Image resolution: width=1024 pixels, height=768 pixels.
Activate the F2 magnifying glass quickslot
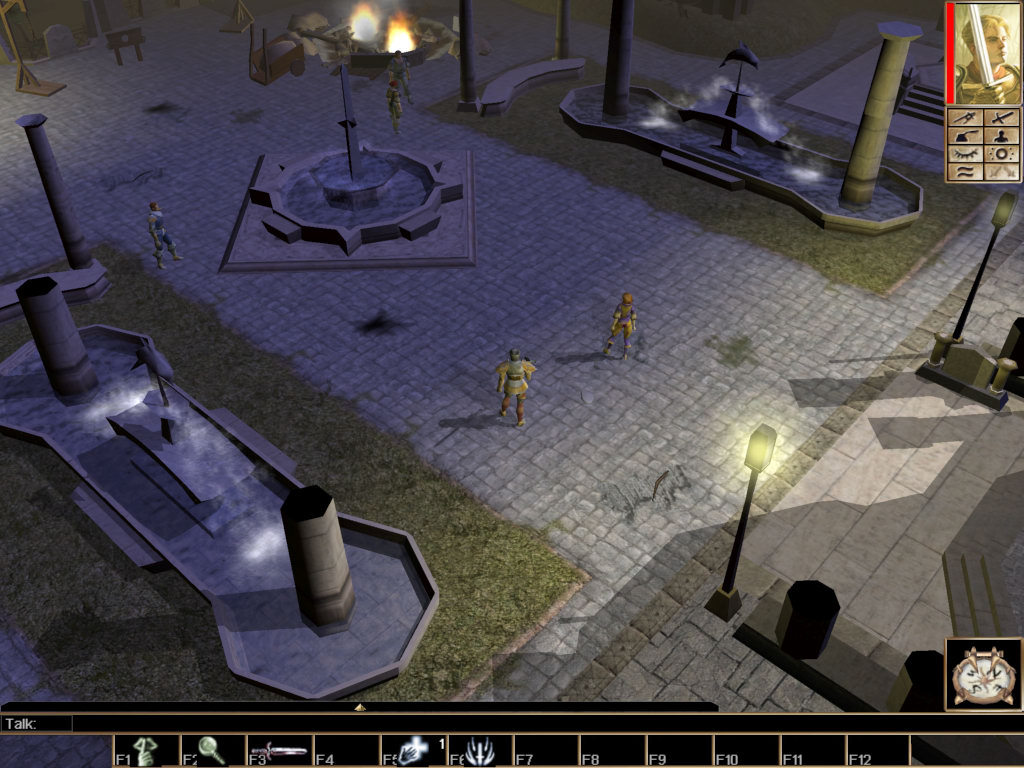(211, 751)
